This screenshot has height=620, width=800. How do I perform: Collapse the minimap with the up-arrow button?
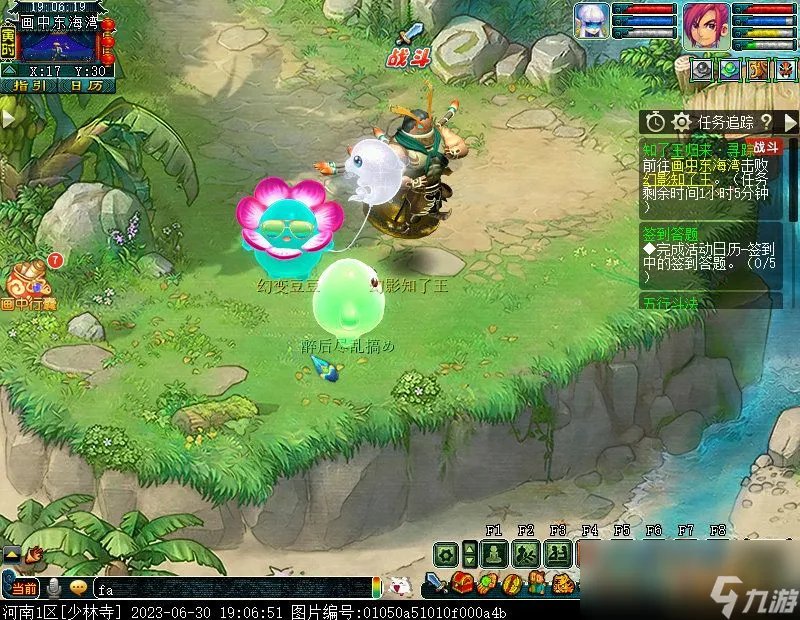8,70
